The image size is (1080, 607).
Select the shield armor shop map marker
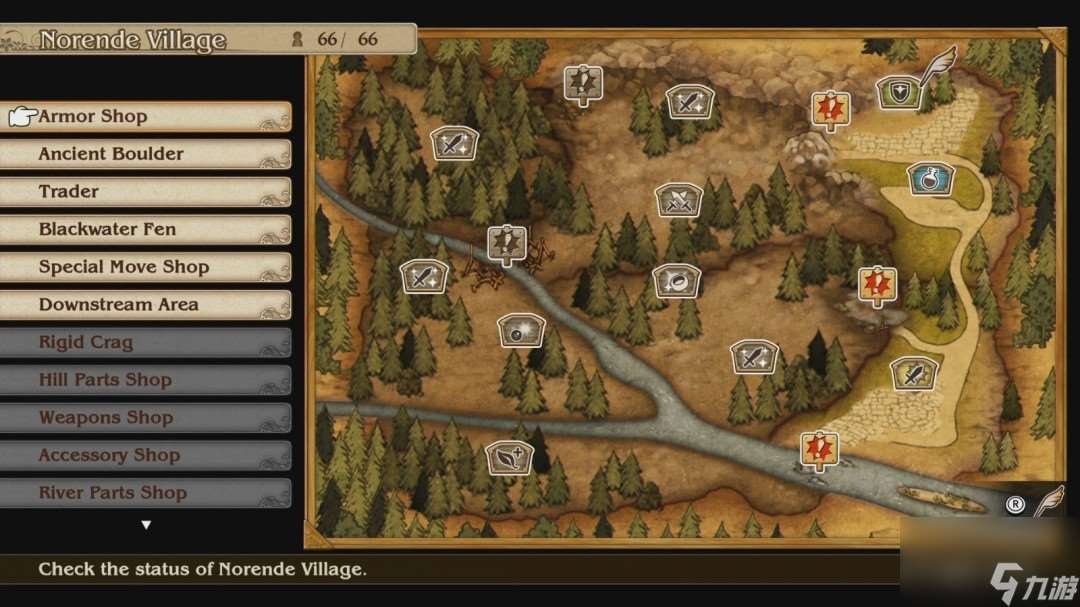point(899,93)
